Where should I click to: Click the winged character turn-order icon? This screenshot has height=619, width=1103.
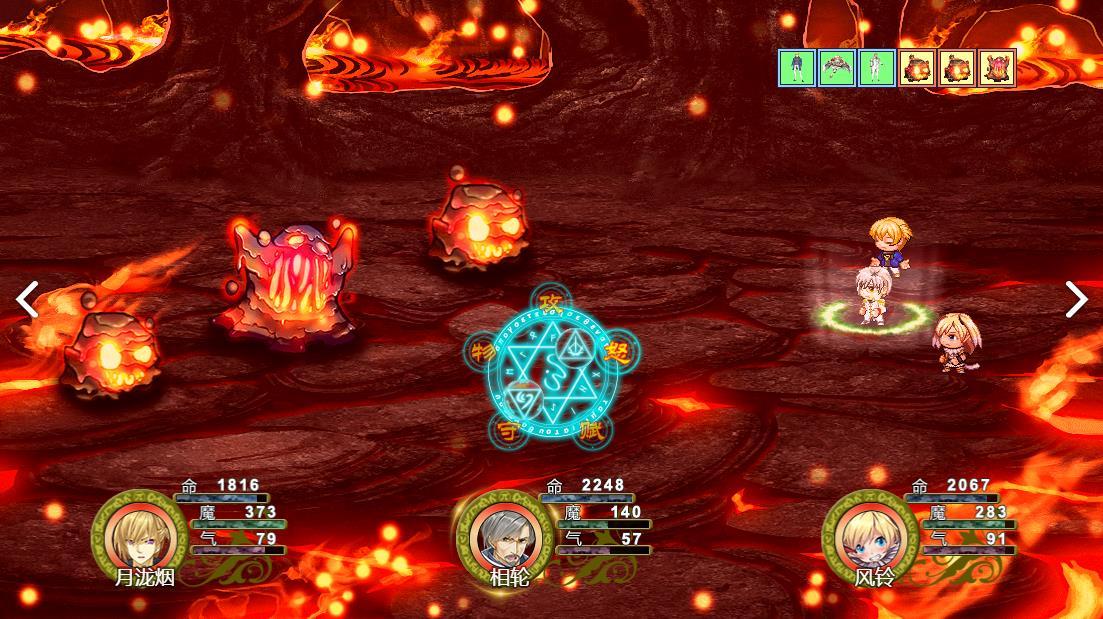(837, 68)
